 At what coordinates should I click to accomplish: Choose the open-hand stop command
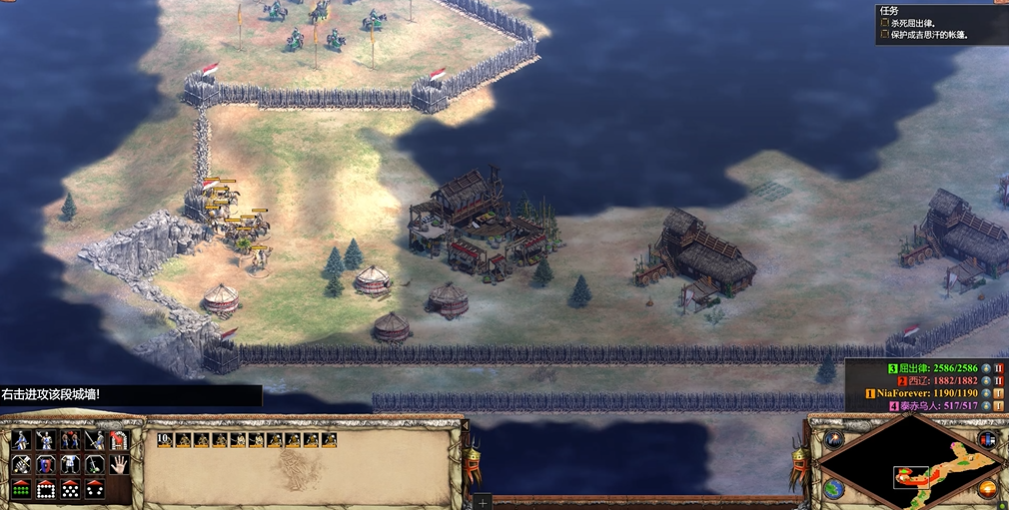point(118,465)
